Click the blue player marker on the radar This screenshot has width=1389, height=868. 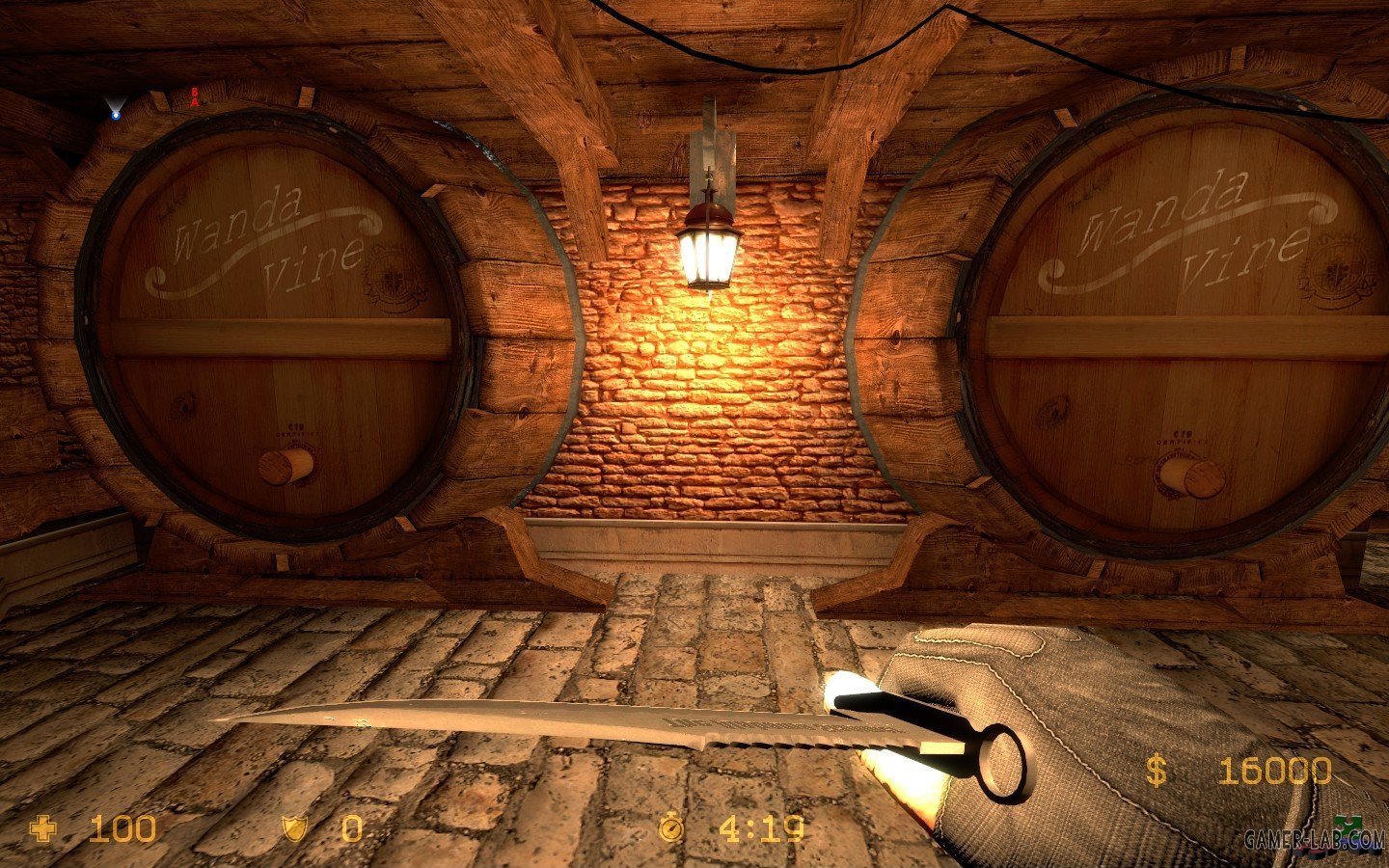pyautogui.click(x=116, y=114)
